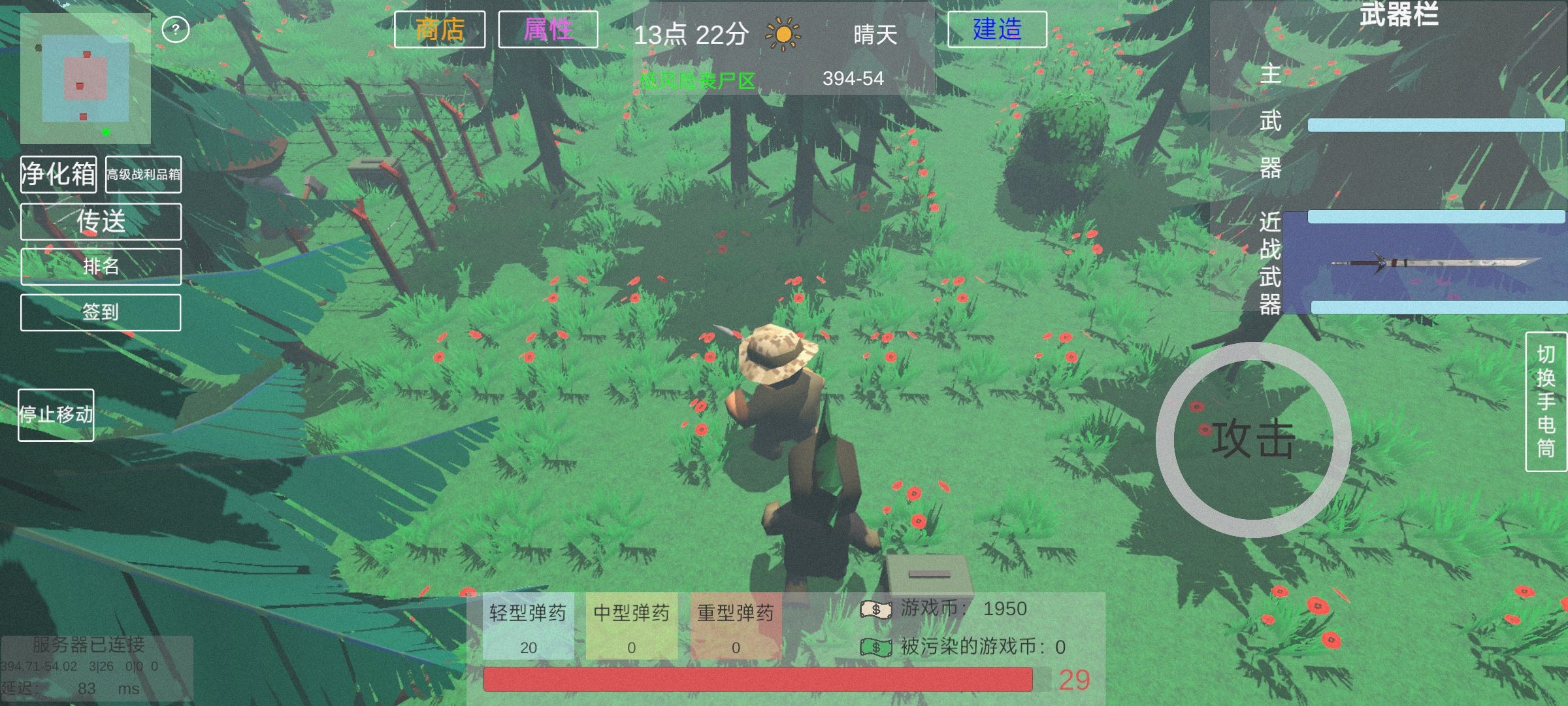Select the 轻型弹药 light ammo slot

[528, 626]
